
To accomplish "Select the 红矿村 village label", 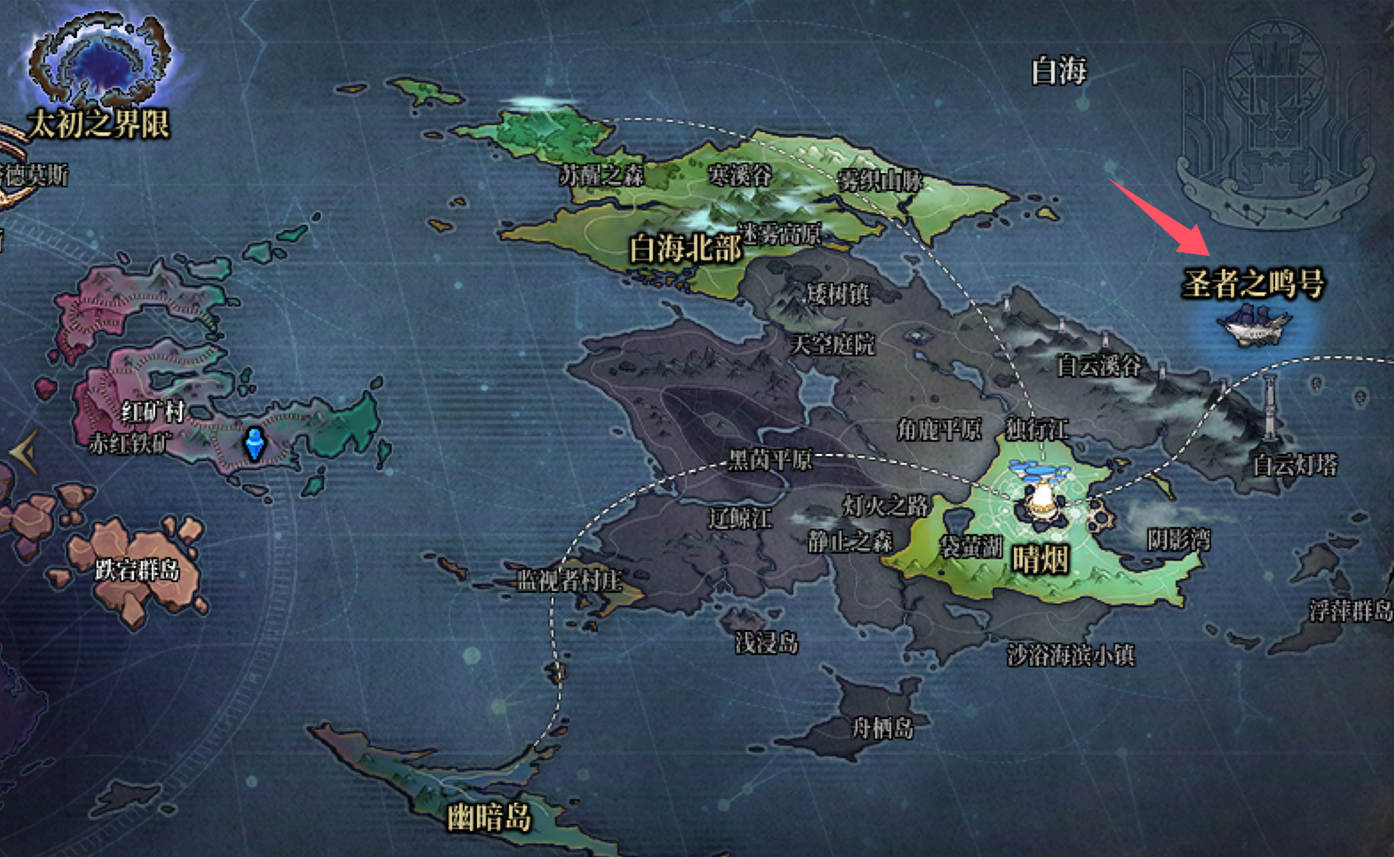I will [x=153, y=412].
